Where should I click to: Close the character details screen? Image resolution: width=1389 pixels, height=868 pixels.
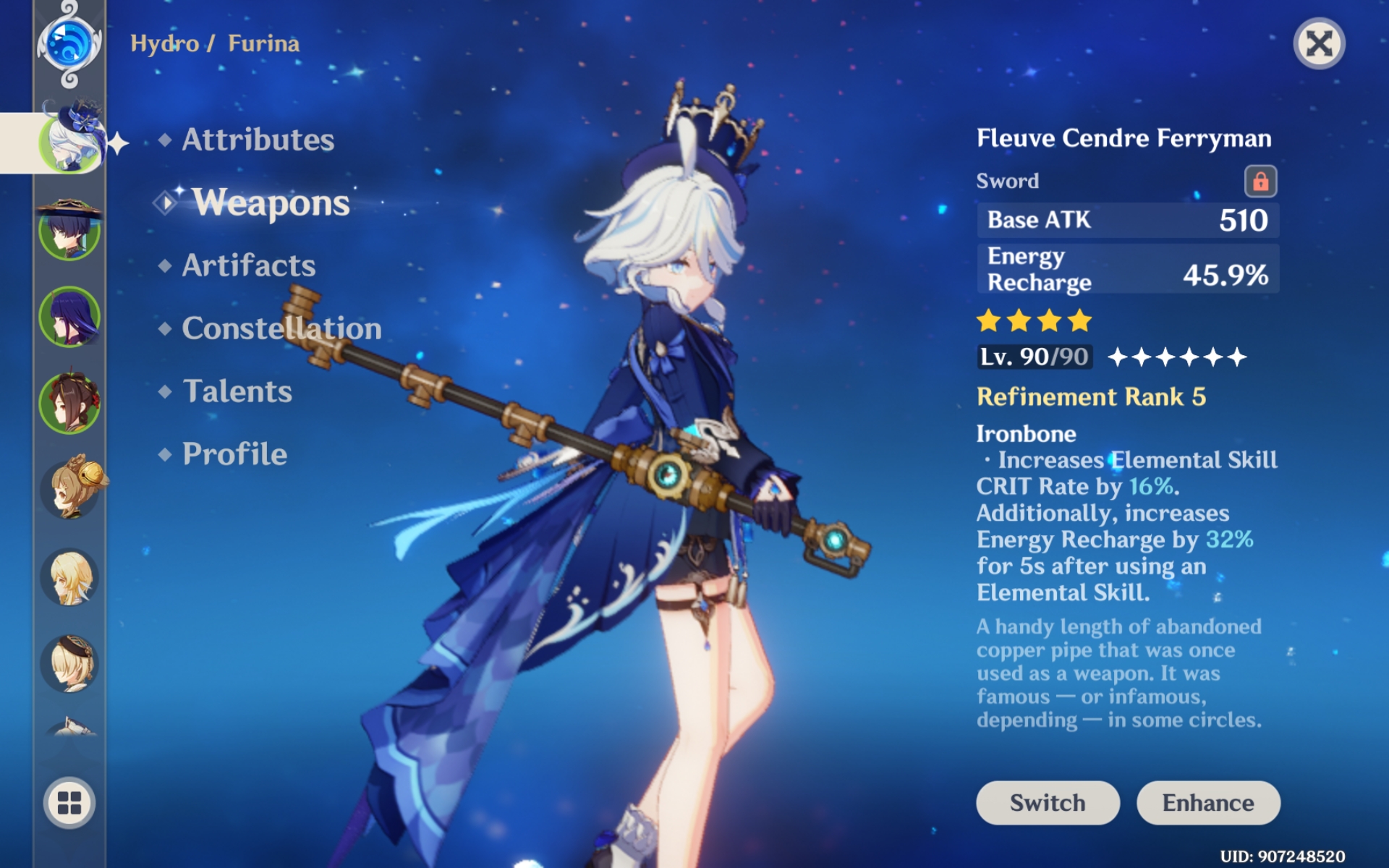point(1321,45)
